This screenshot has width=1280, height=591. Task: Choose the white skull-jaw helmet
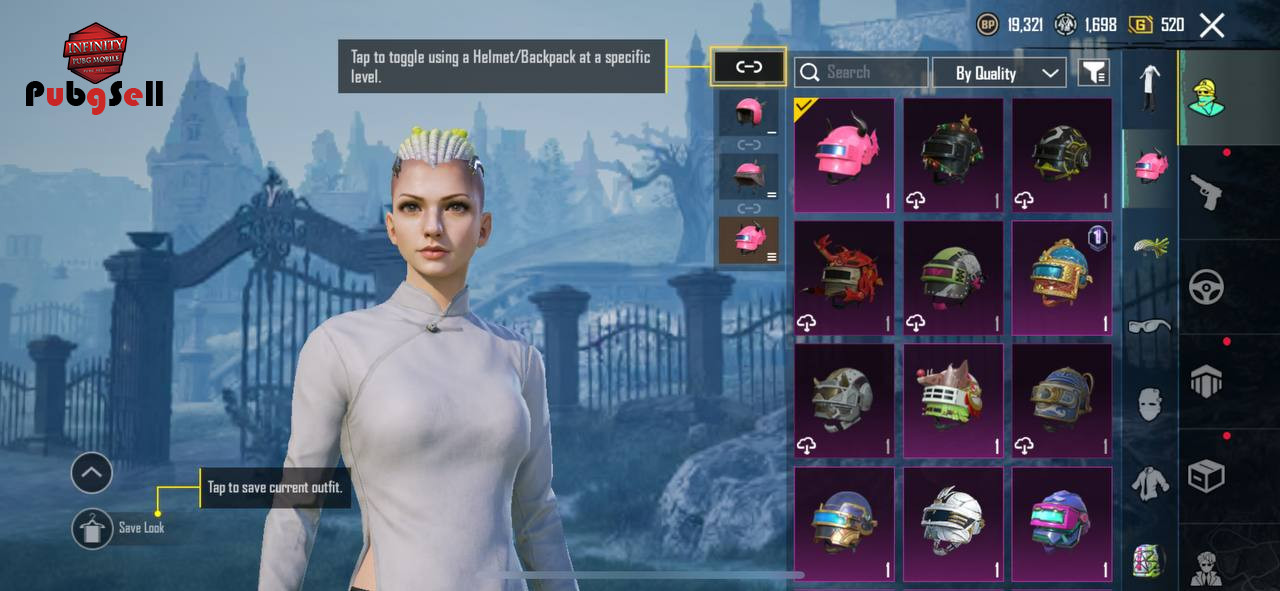click(x=953, y=523)
